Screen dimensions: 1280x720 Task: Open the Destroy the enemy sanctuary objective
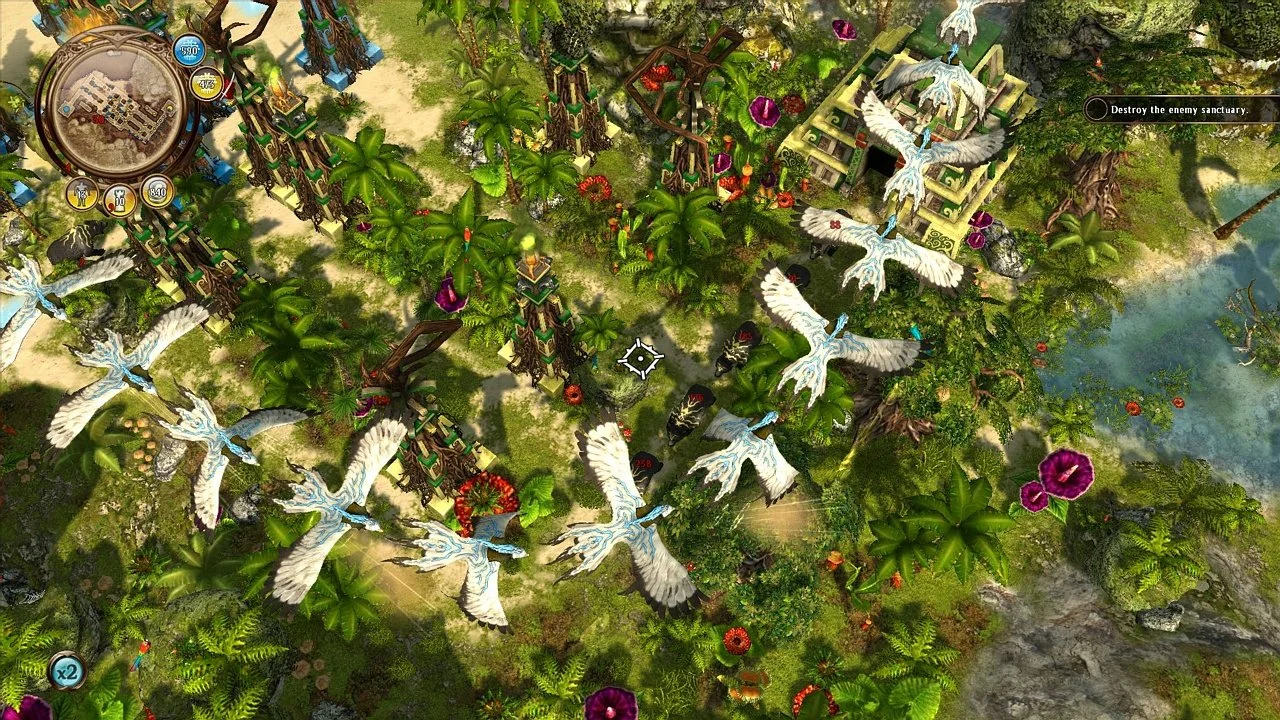[x=1180, y=113]
